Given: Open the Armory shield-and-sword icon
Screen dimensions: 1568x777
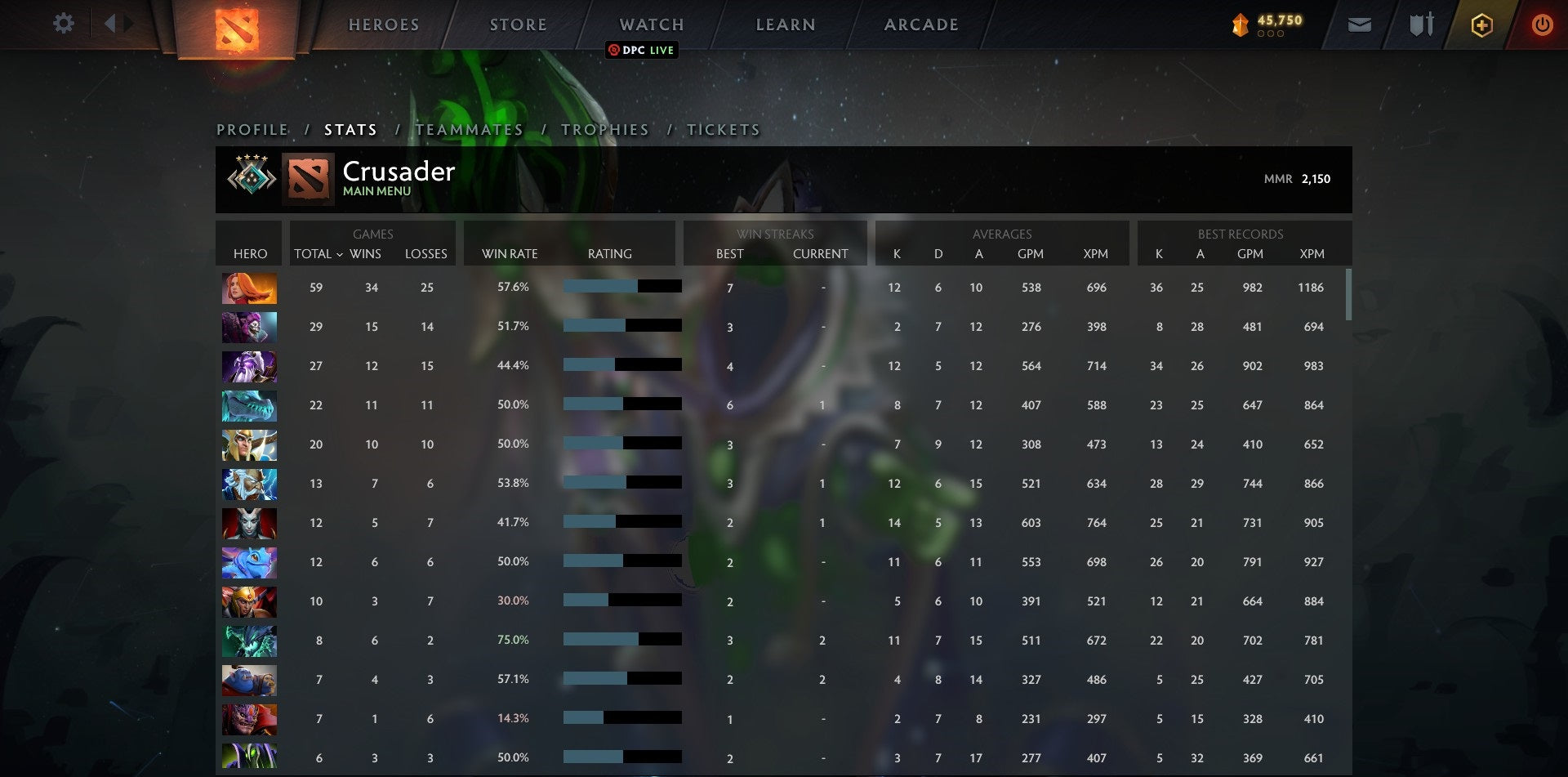Looking at the screenshot, I should coord(1421,25).
